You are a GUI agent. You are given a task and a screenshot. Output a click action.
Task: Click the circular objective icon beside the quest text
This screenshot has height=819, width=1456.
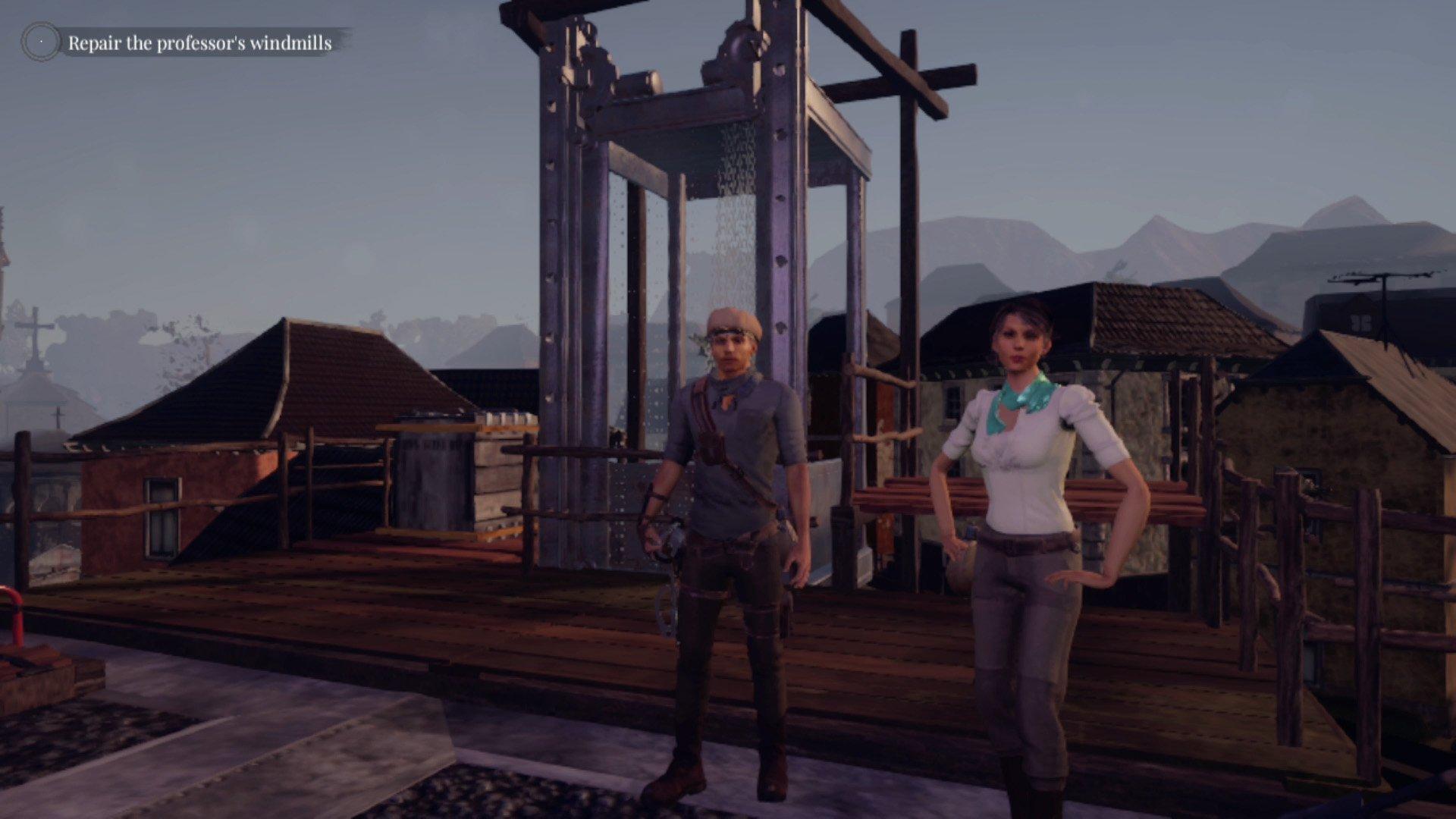39,42
